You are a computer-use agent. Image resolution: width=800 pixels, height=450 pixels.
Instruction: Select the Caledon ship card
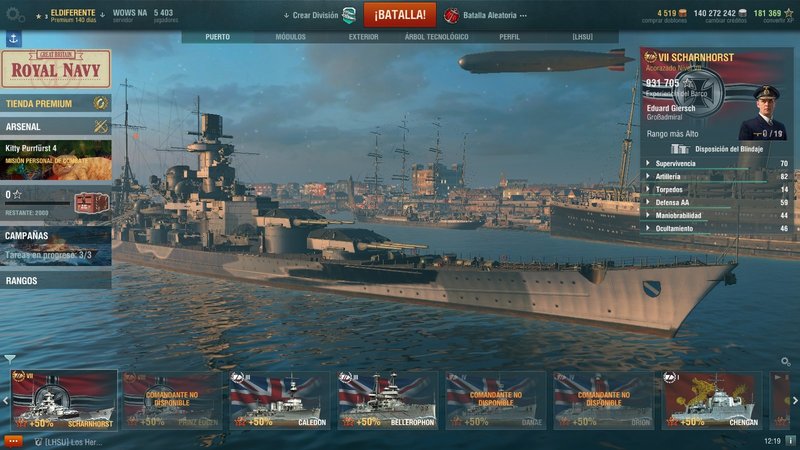279,400
